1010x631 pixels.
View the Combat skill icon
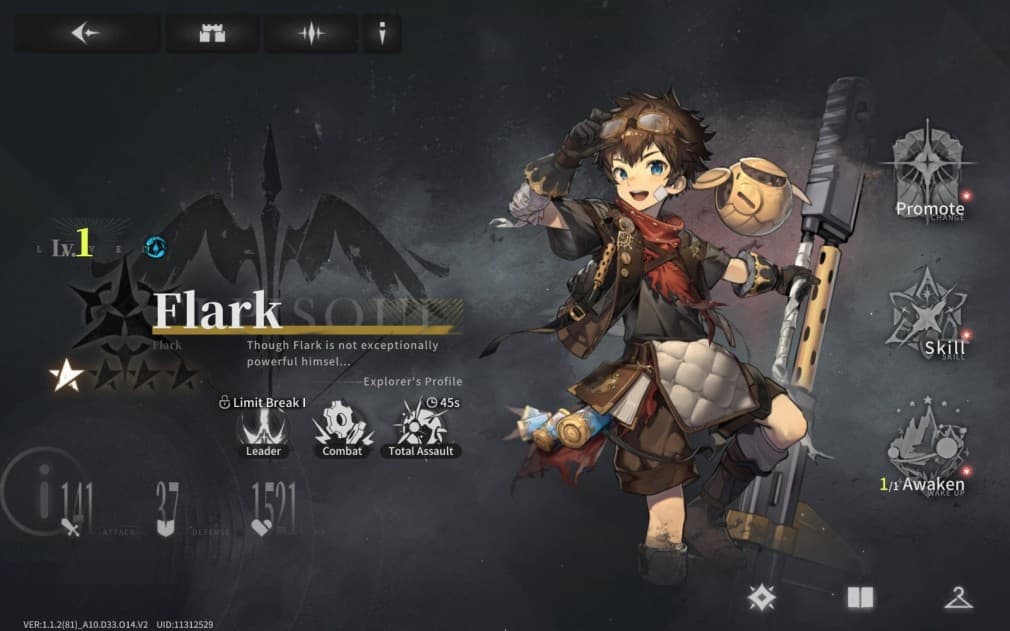342,427
